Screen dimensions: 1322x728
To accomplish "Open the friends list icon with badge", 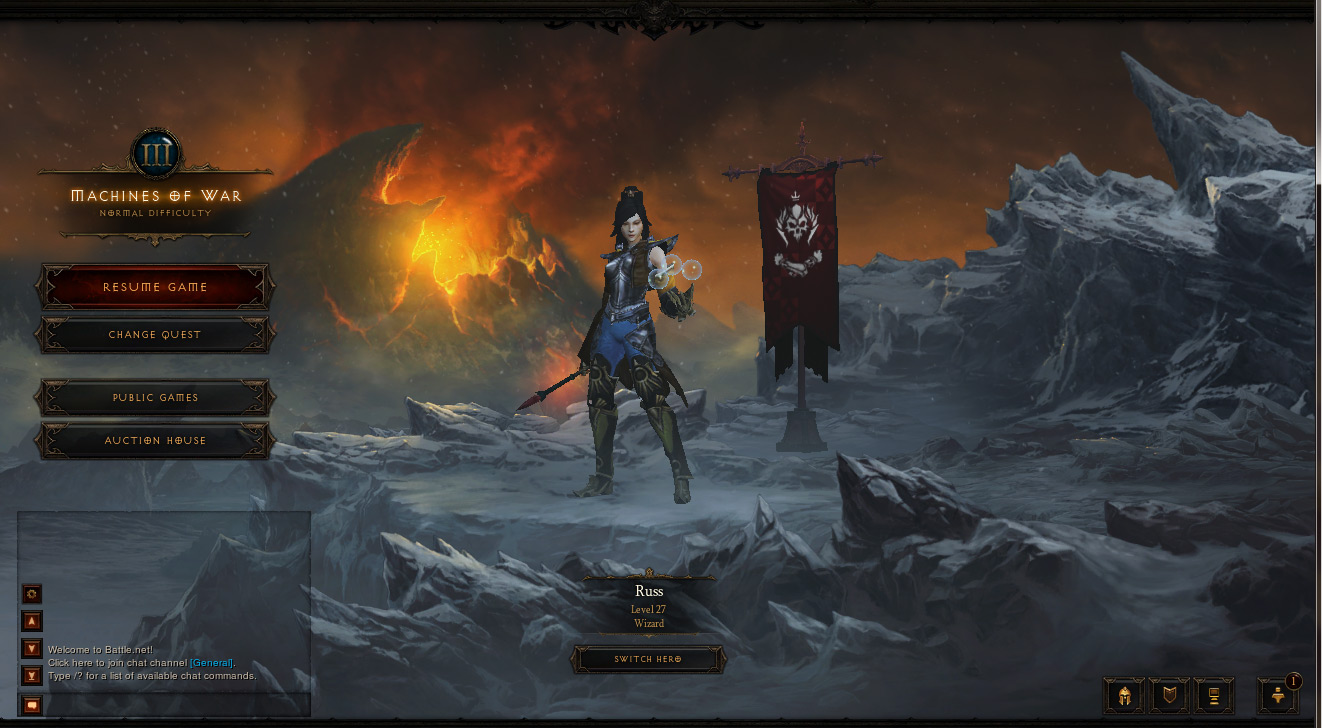I will [1278, 695].
